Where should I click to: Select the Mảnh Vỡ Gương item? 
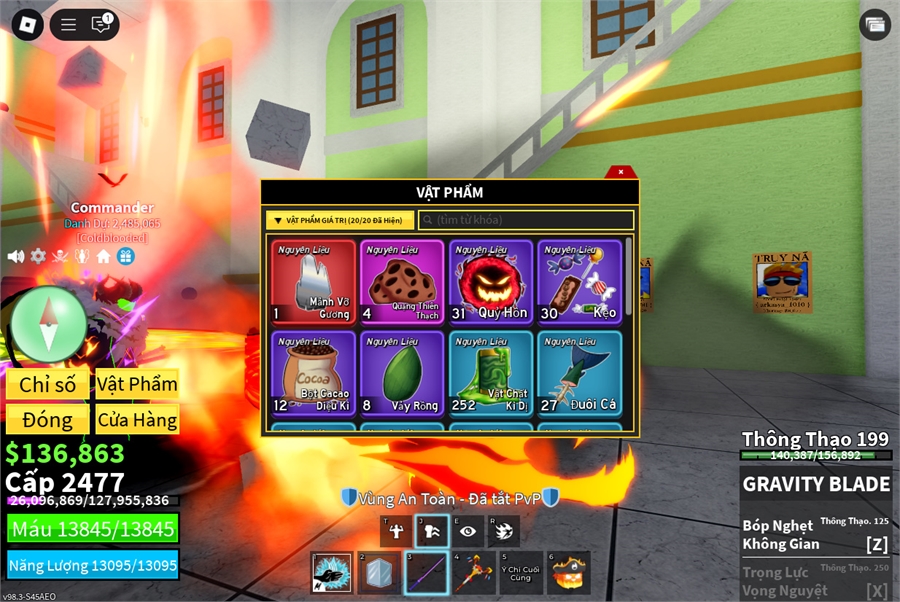click(313, 282)
